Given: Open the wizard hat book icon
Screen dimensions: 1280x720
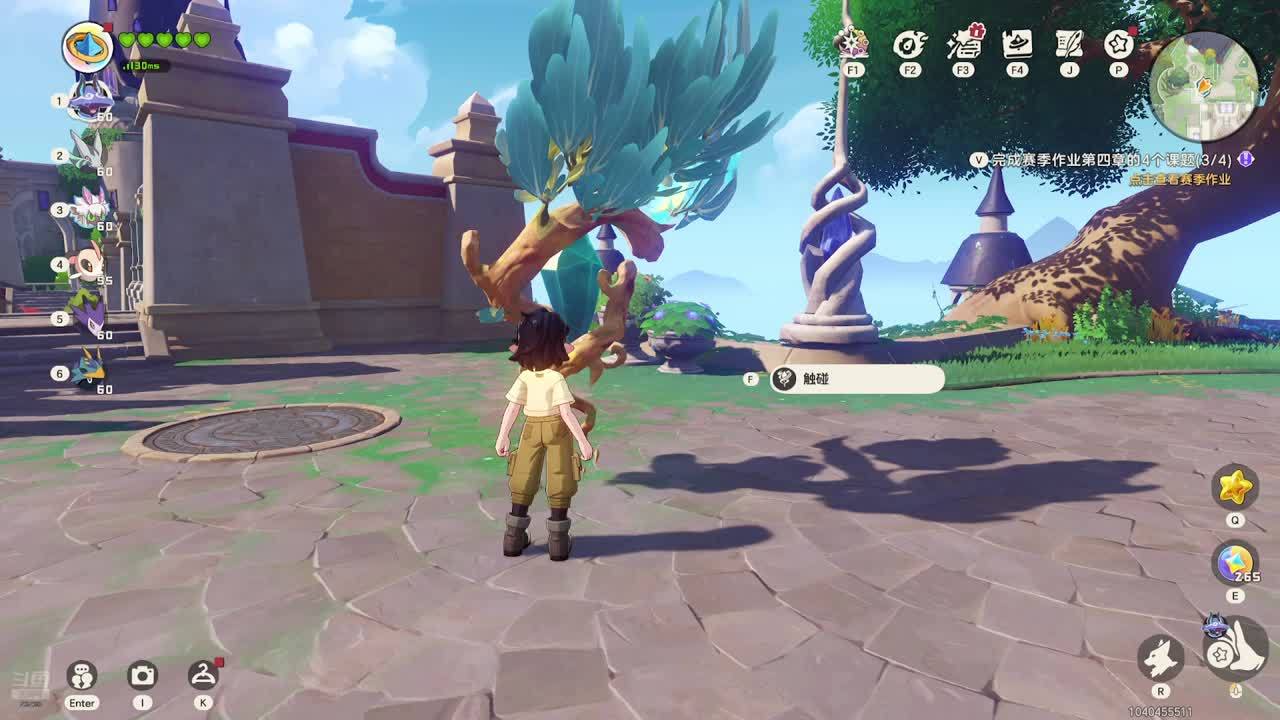Looking at the screenshot, I should 1017,44.
